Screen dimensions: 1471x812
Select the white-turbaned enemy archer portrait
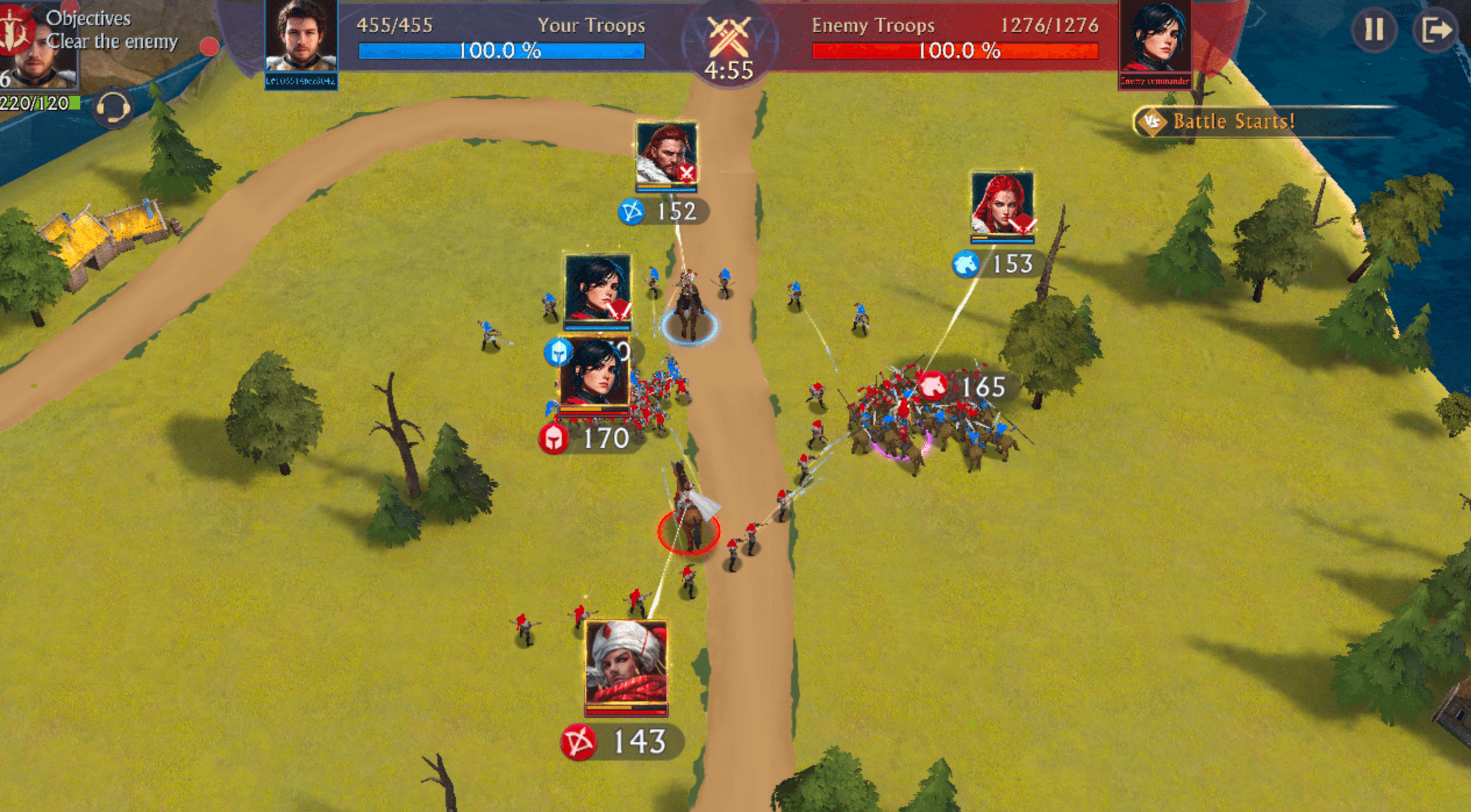[626, 666]
